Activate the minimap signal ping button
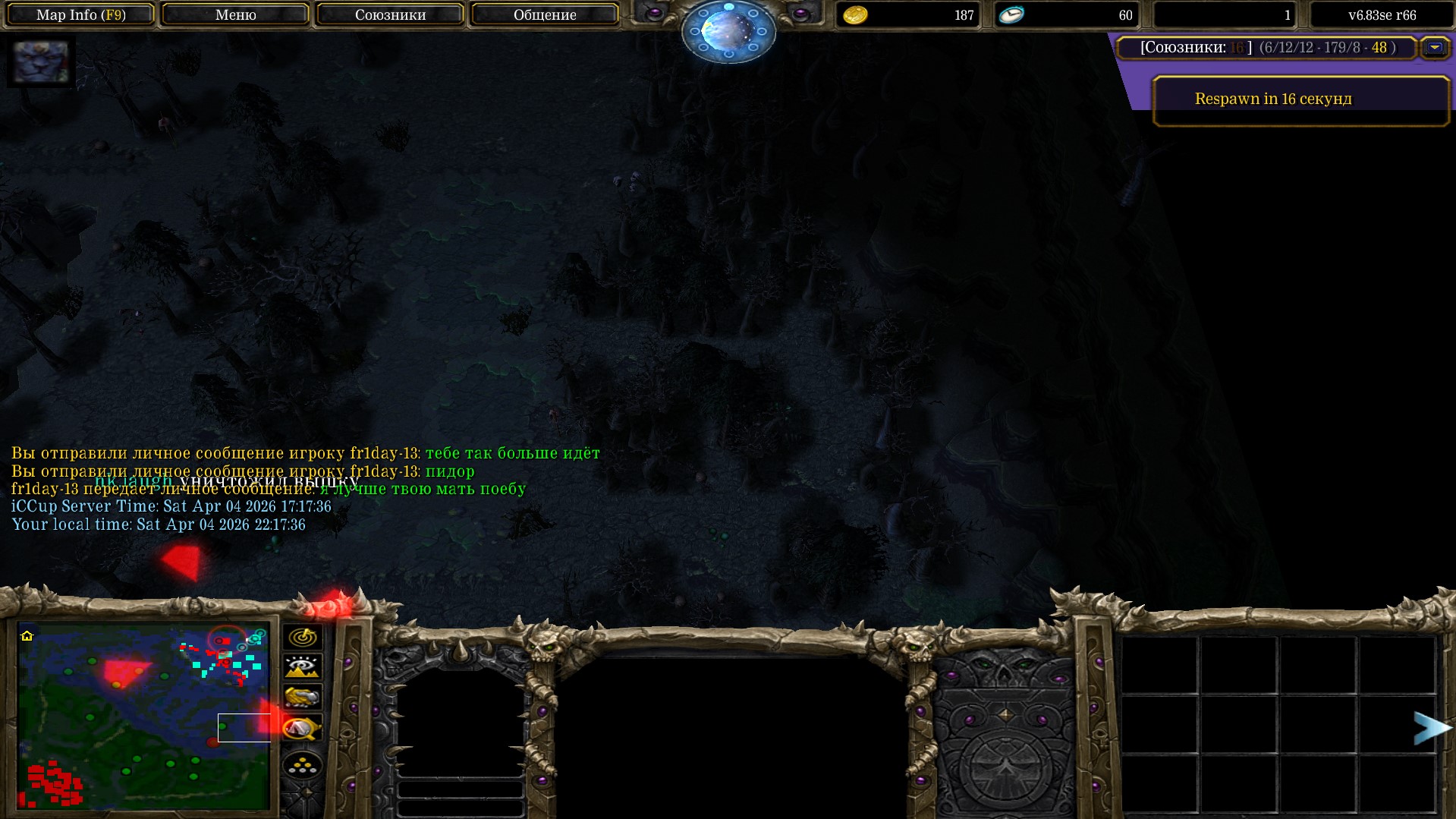 coord(302,637)
